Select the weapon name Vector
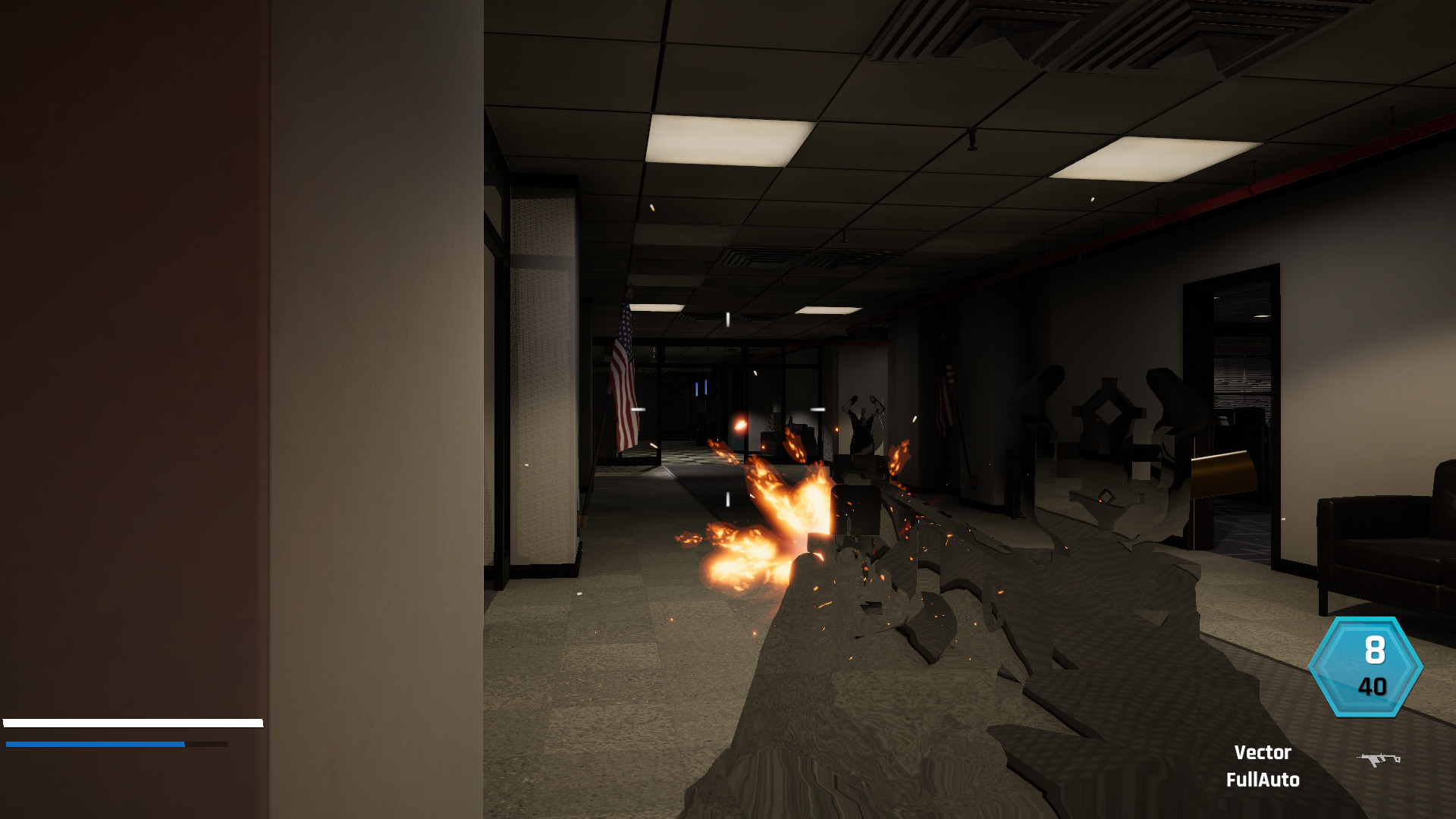The height and width of the screenshot is (819, 1456). point(1263,752)
